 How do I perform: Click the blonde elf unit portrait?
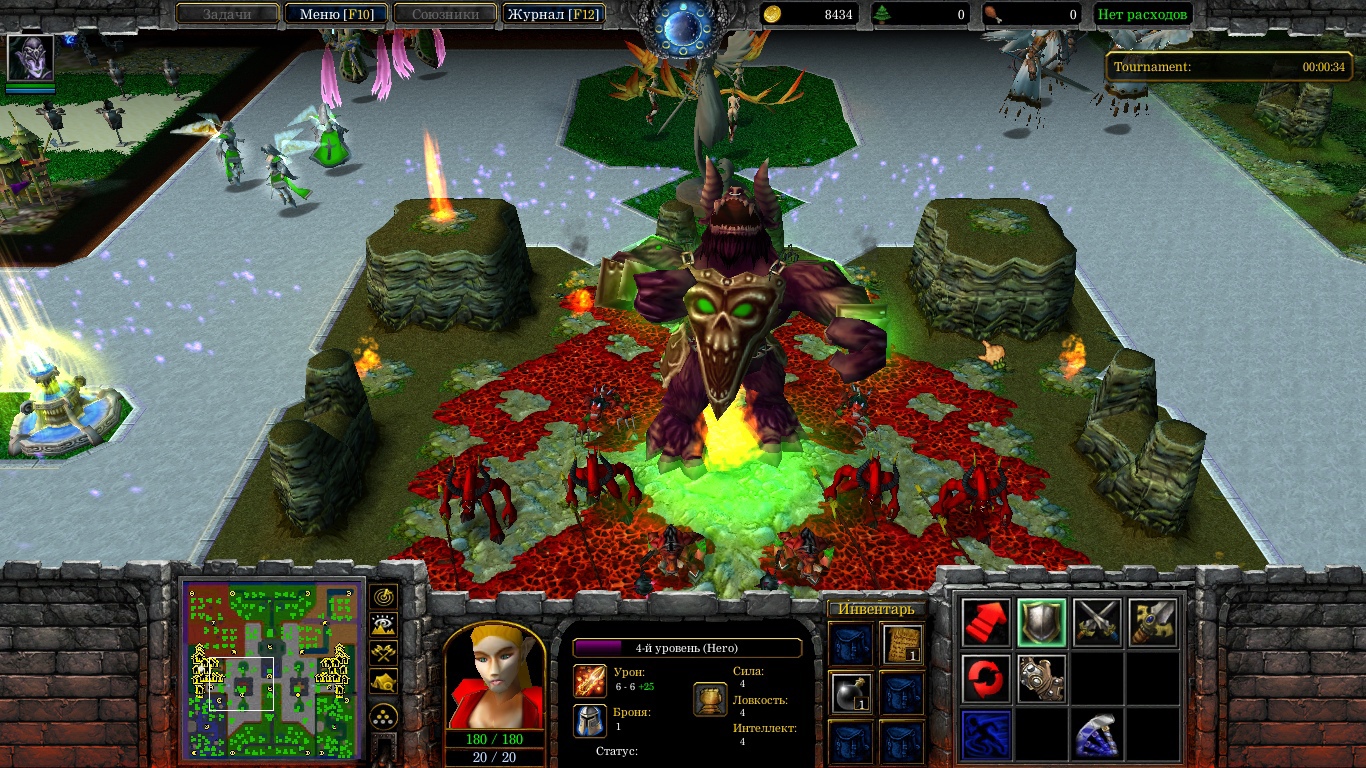pos(494,678)
